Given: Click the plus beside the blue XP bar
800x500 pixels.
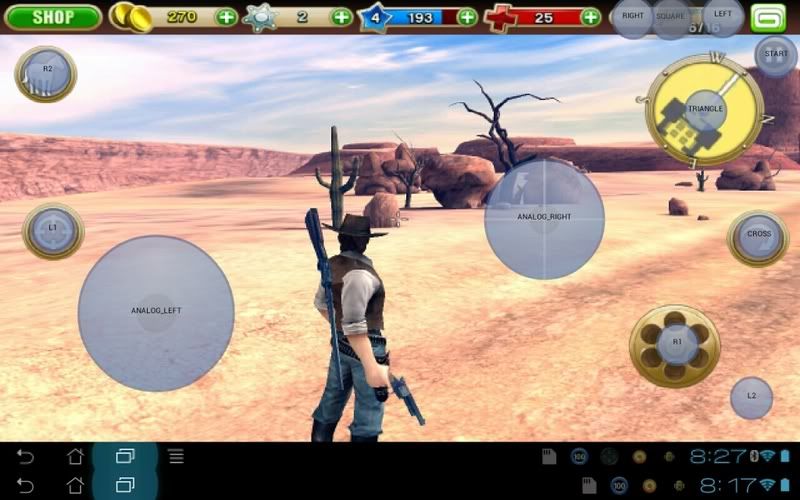Looking at the screenshot, I should [x=467, y=17].
